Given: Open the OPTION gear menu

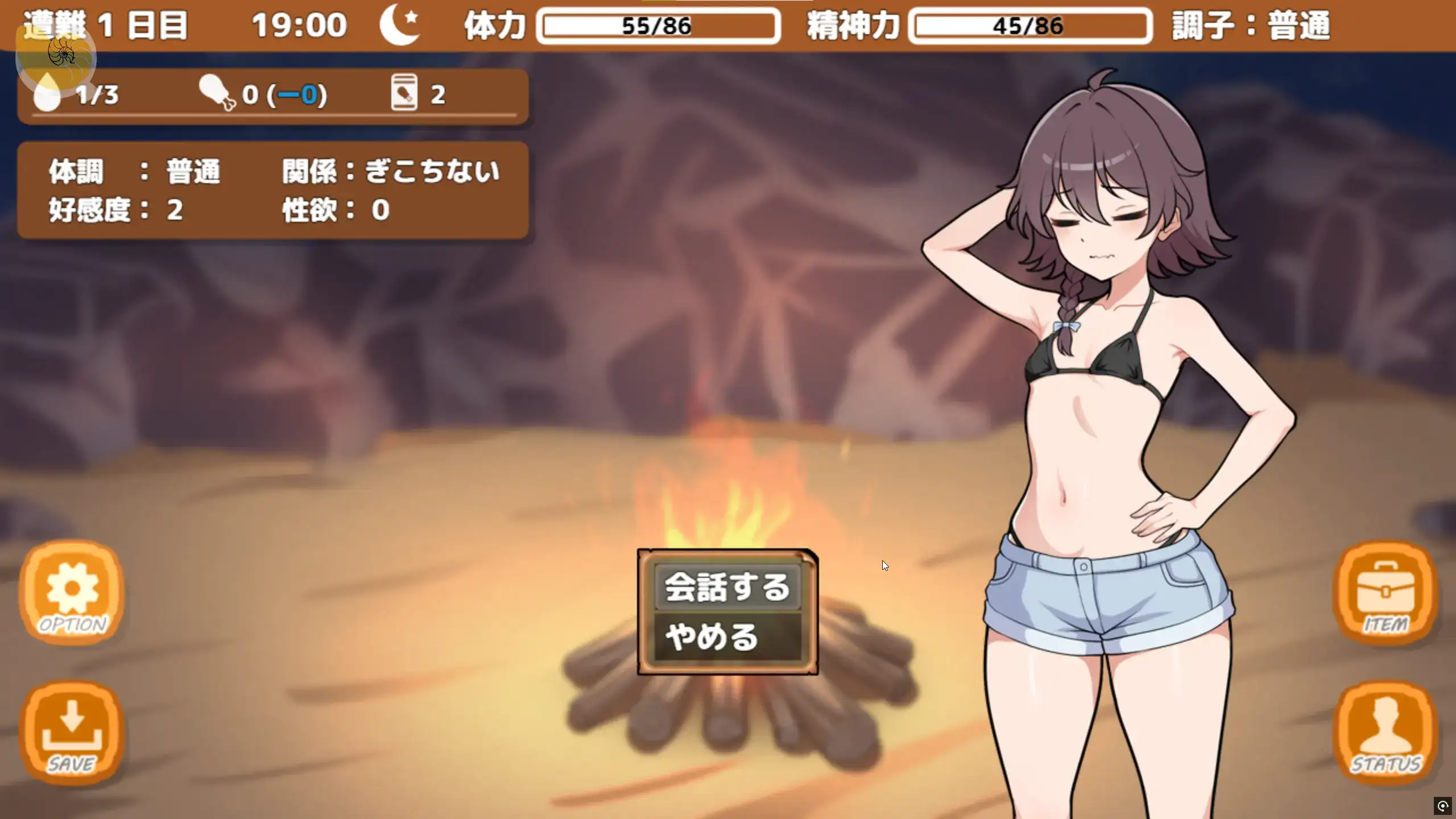Looking at the screenshot, I should pos(72,593).
